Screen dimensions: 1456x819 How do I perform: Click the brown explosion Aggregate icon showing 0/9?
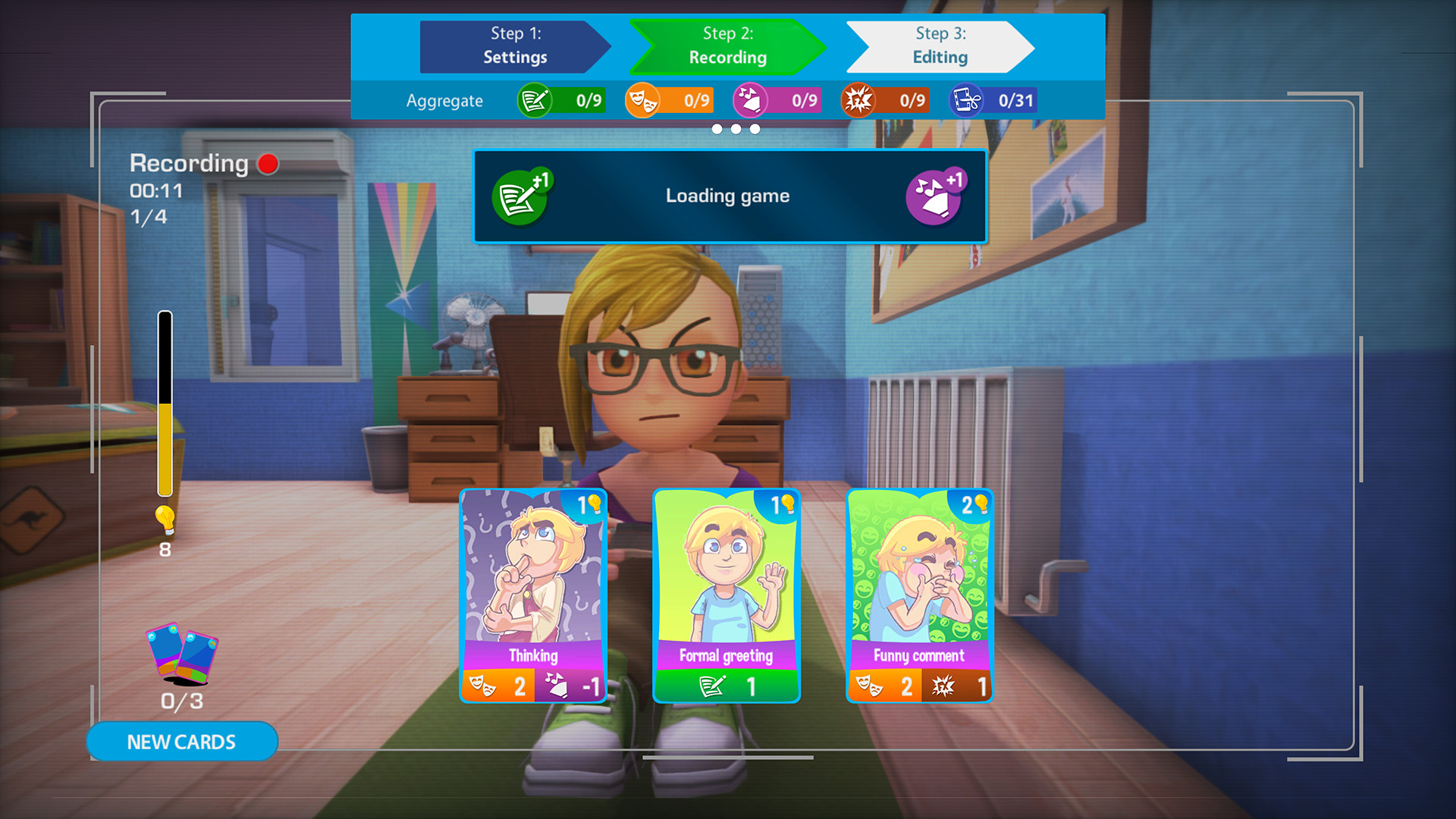[858, 99]
